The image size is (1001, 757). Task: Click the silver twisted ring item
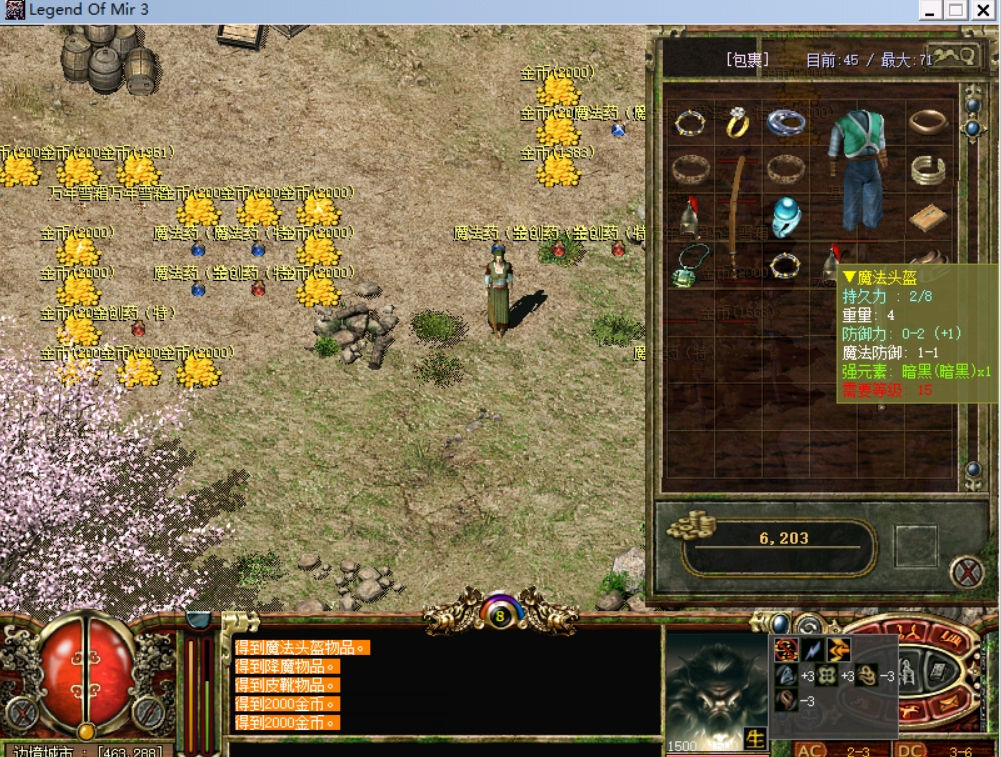point(786,122)
